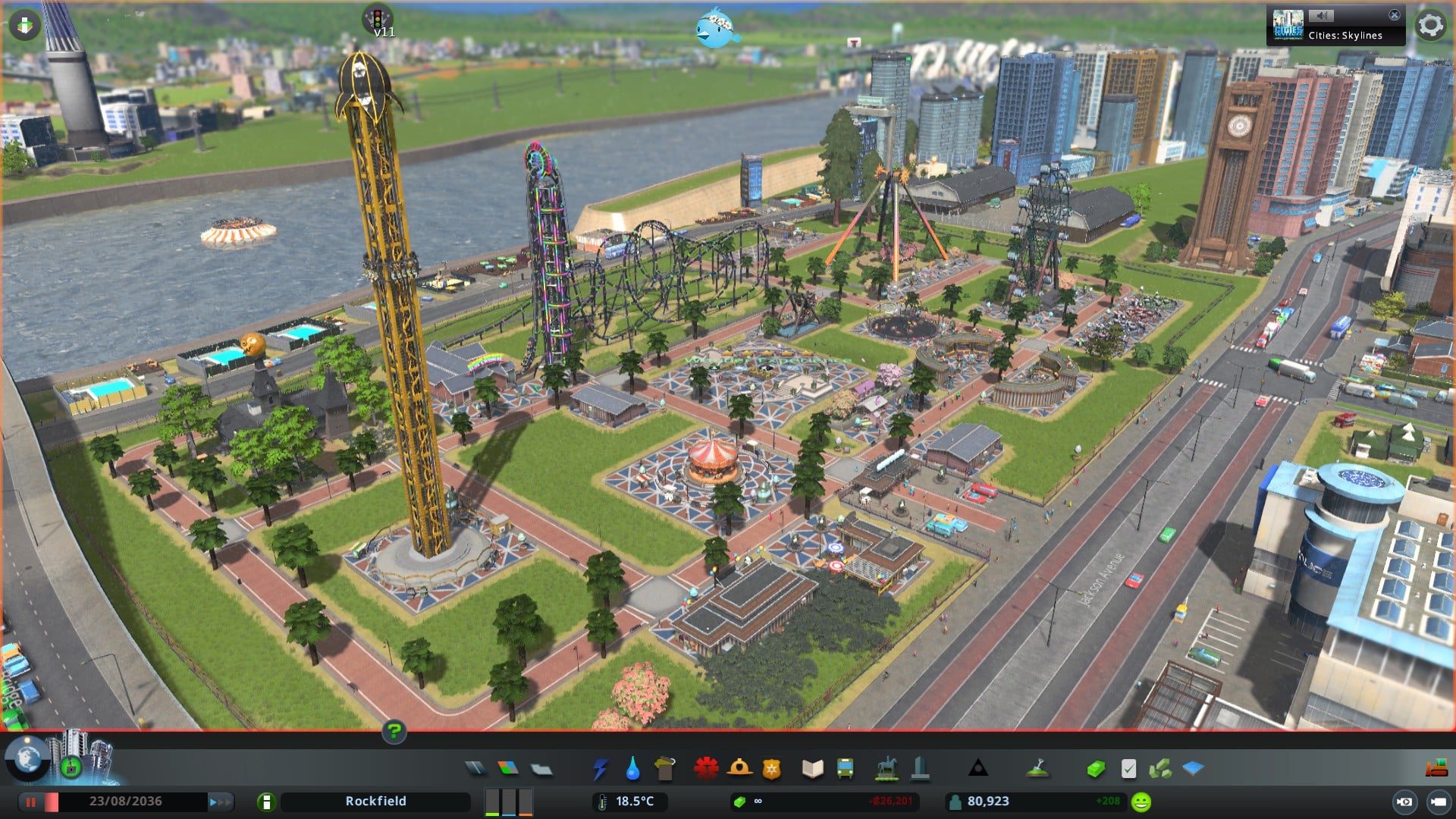Open the Healthcare menu
The width and height of the screenshot is (1456, 819).
(x=706, y=769)
